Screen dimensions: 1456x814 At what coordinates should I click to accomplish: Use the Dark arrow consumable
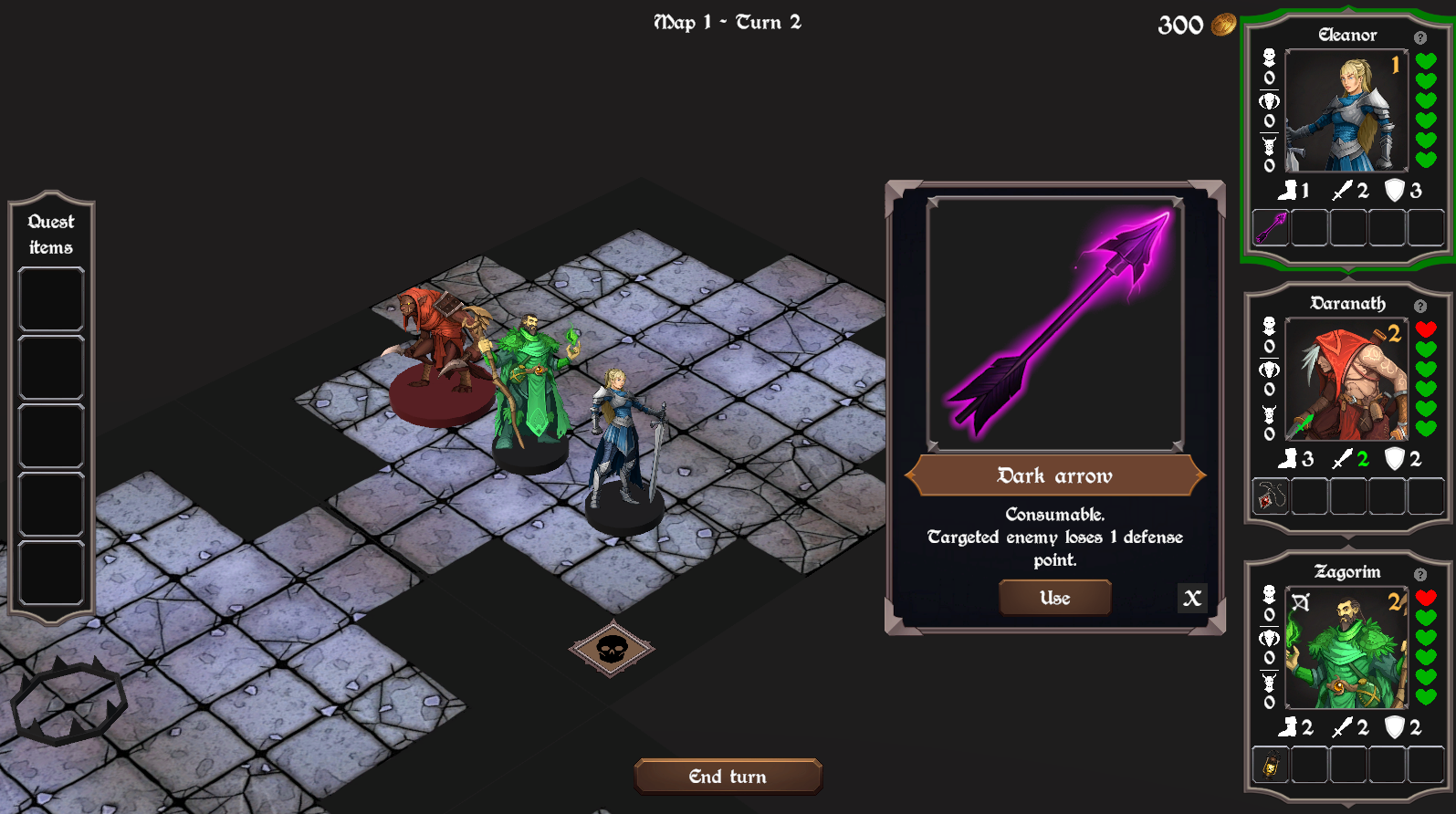pos(1054,598)
